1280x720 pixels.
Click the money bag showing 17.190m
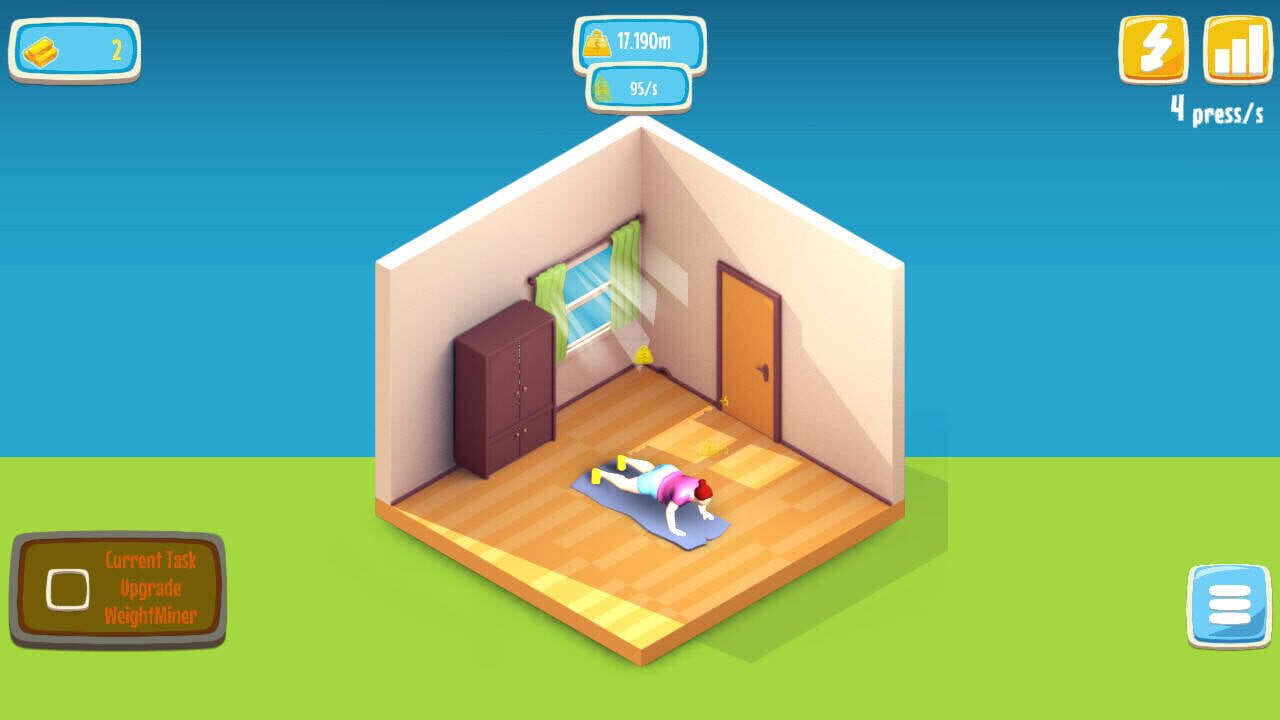click(x=640, y=40)
